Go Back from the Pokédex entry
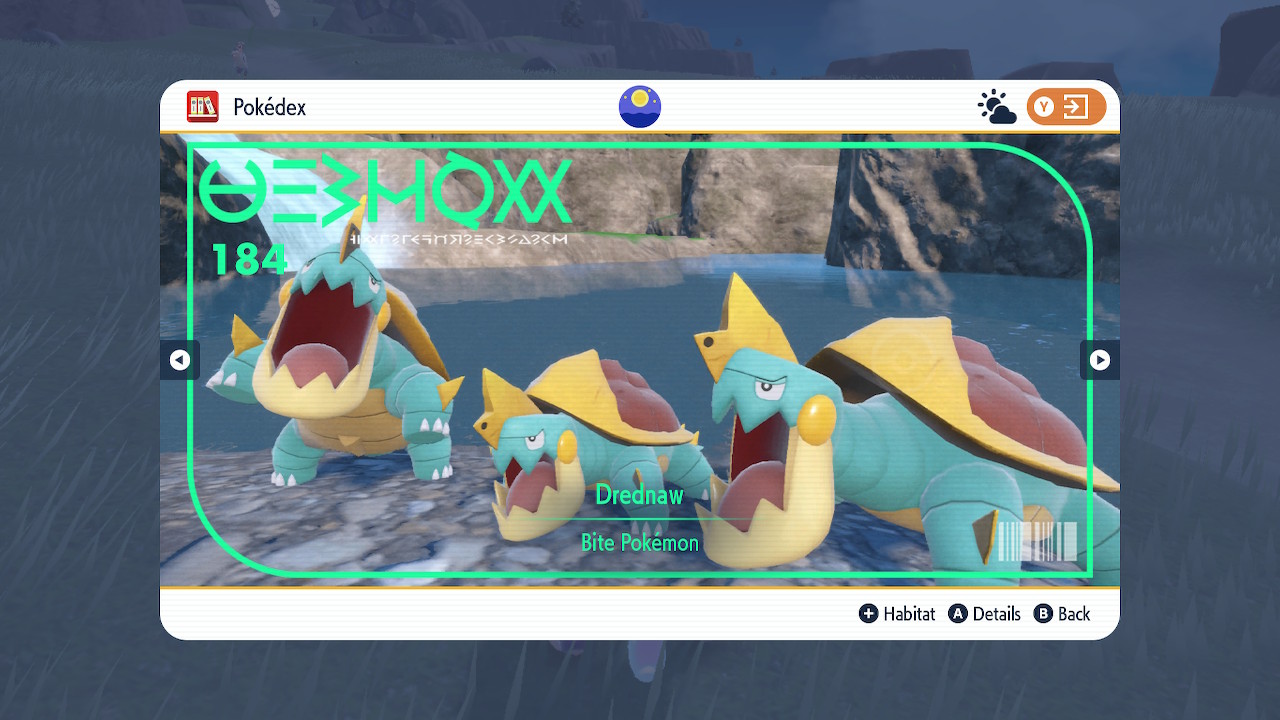This screenshot has width=1280, height=720. pos(1062,614)
